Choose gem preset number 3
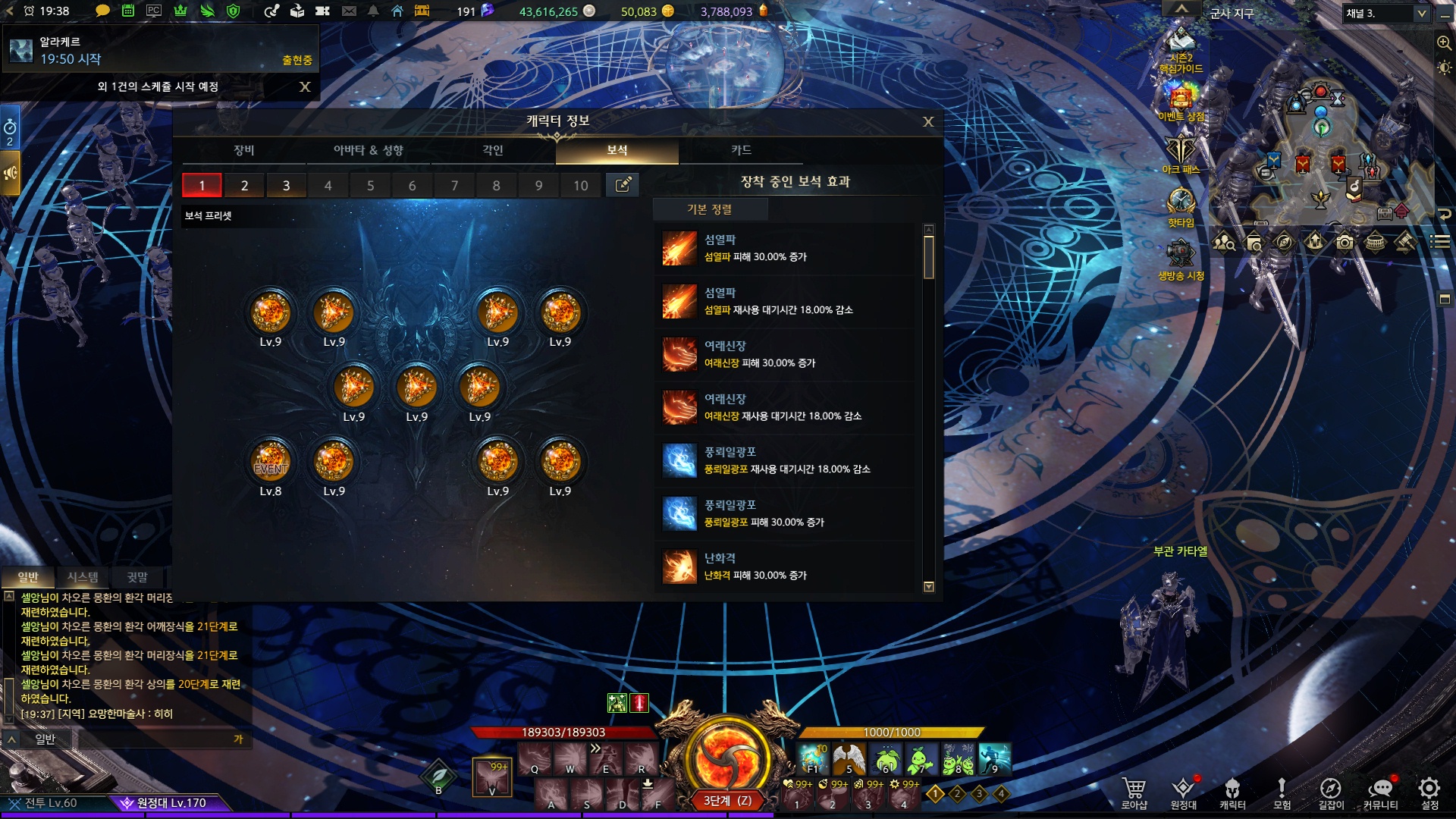This screenshot has height=819, width=1456. (x=286, y=185)
